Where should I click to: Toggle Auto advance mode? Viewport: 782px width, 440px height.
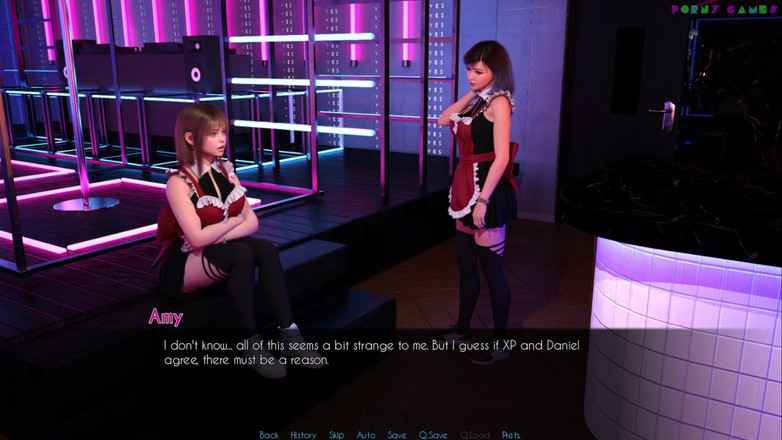coord(366,435)
